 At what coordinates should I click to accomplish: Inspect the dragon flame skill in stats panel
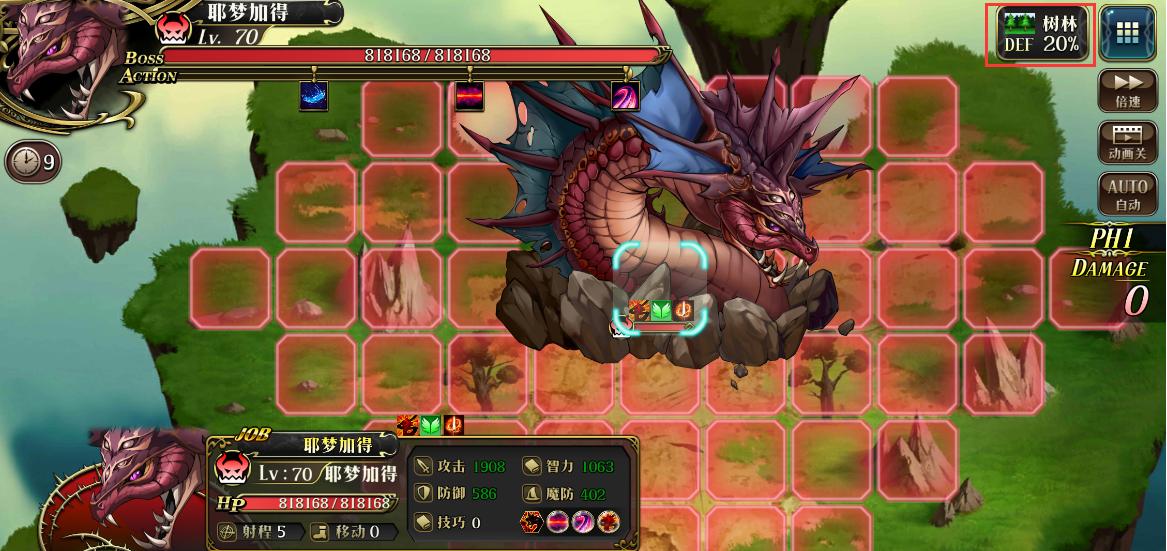tap(532, 522)
